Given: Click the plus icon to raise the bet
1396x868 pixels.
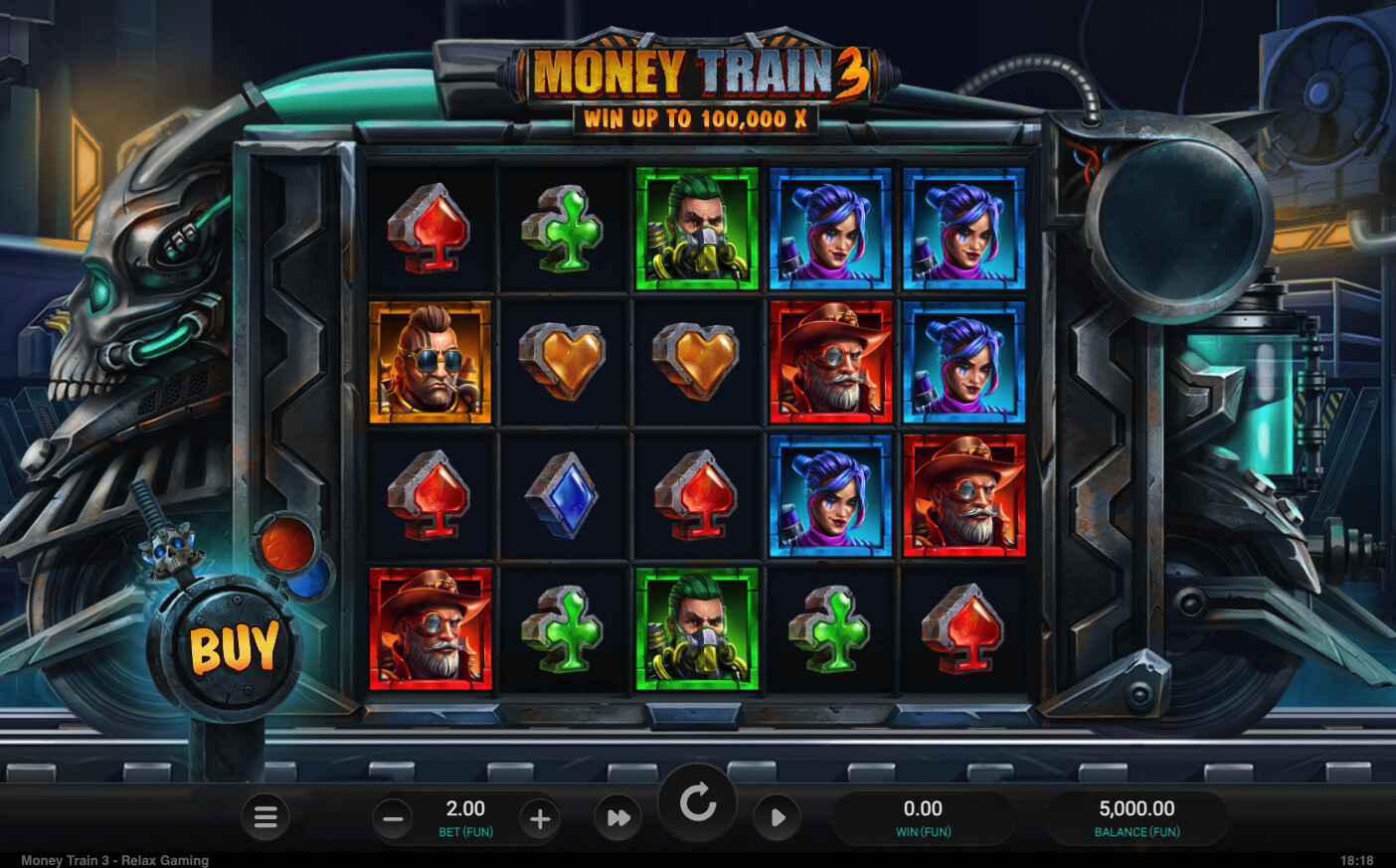Looking at the screenshot, I should (539, 817).
